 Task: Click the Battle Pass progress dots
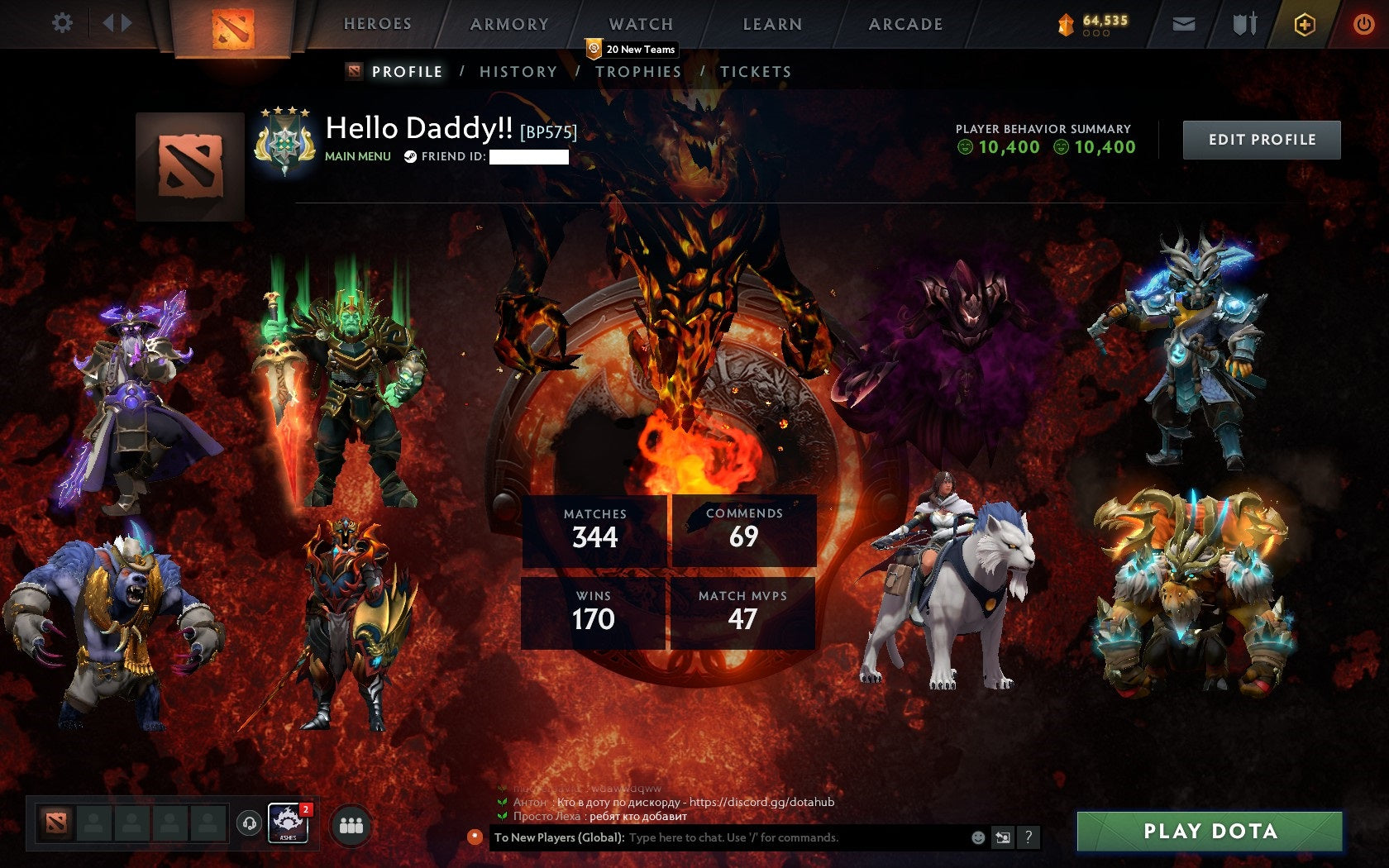click(1096, 34)
